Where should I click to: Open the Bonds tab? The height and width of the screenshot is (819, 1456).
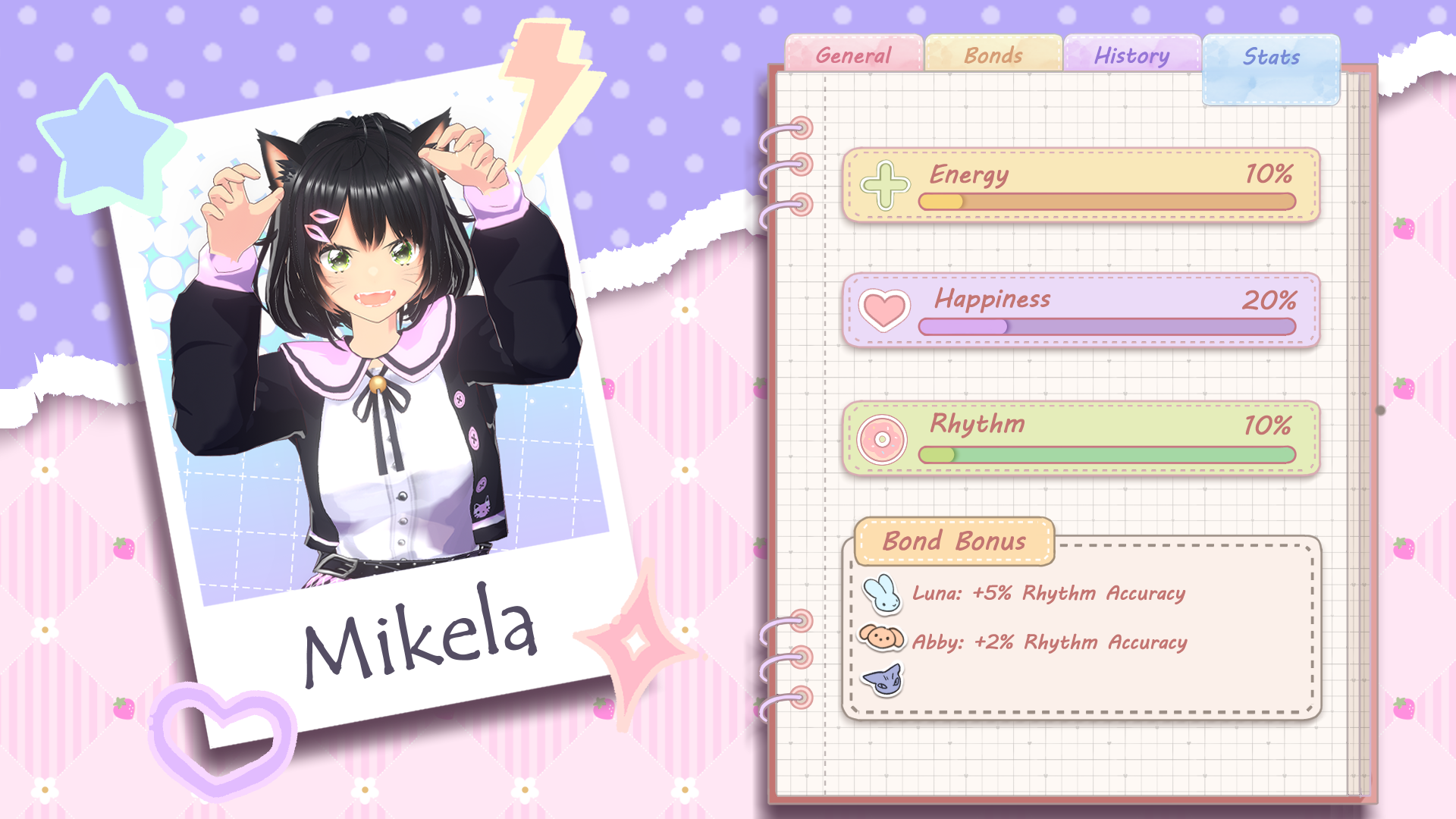pos(992,55)
